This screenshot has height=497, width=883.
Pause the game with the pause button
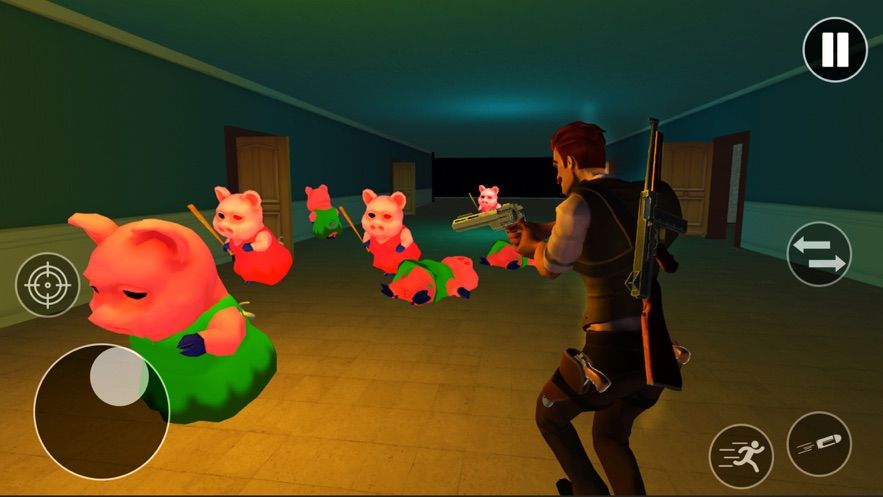835,49
